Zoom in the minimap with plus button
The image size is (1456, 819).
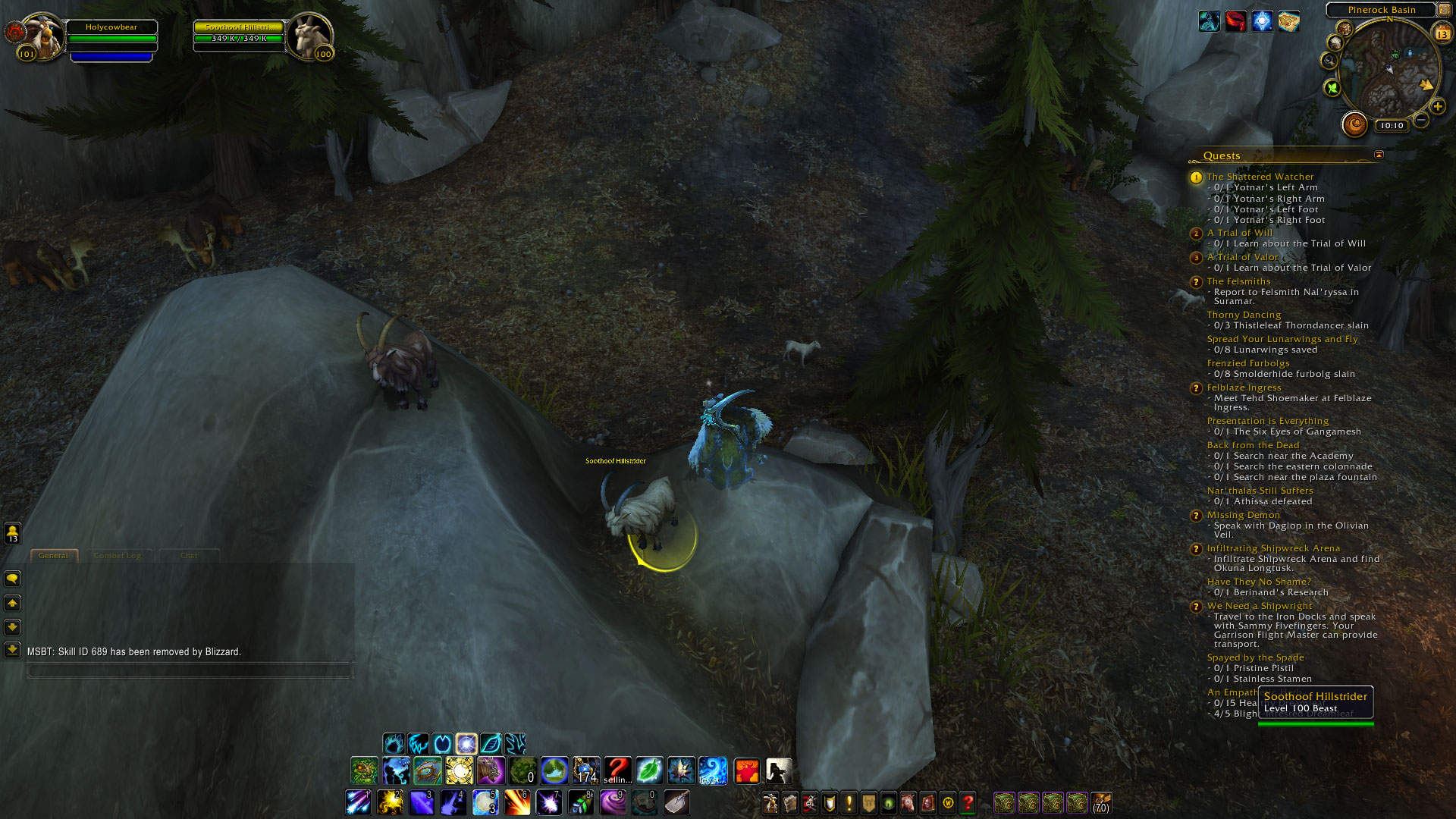[1438, 107]
